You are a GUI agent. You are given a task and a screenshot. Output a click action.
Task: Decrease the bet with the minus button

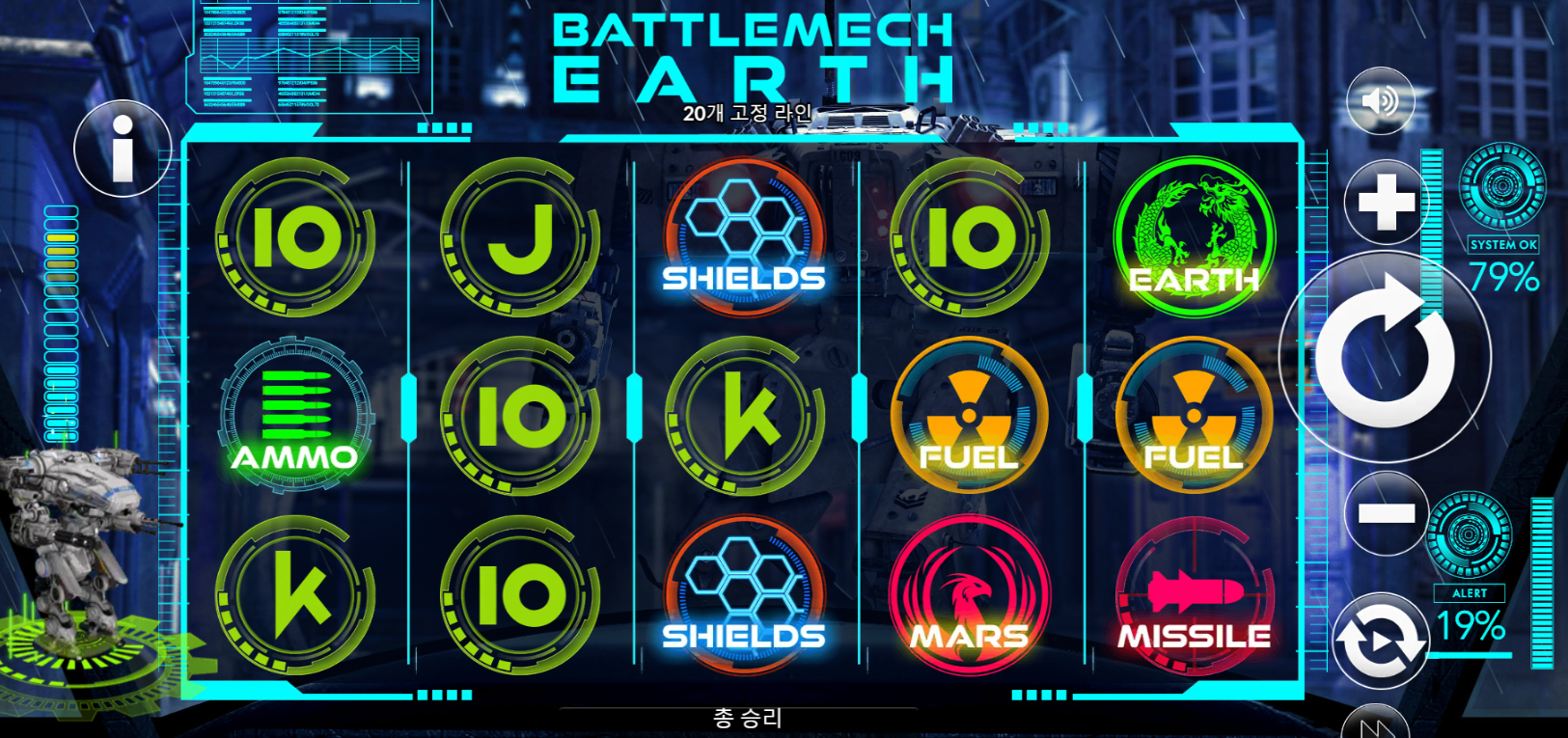(x=1386, y=512)
